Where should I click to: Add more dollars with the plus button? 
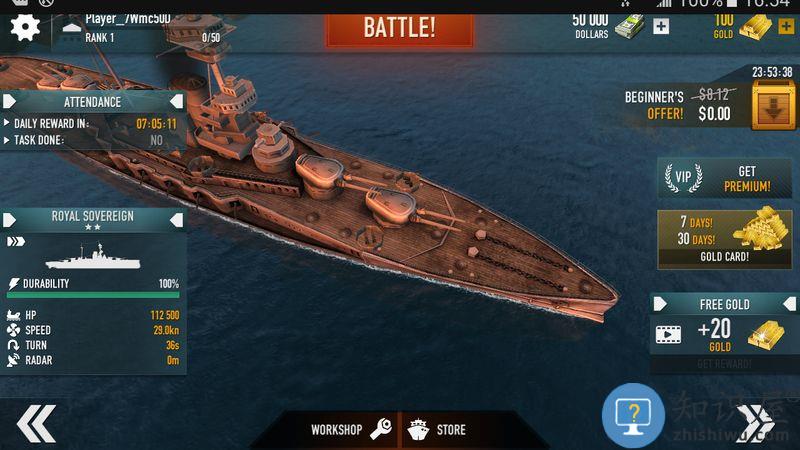click(x=661, y=27)
